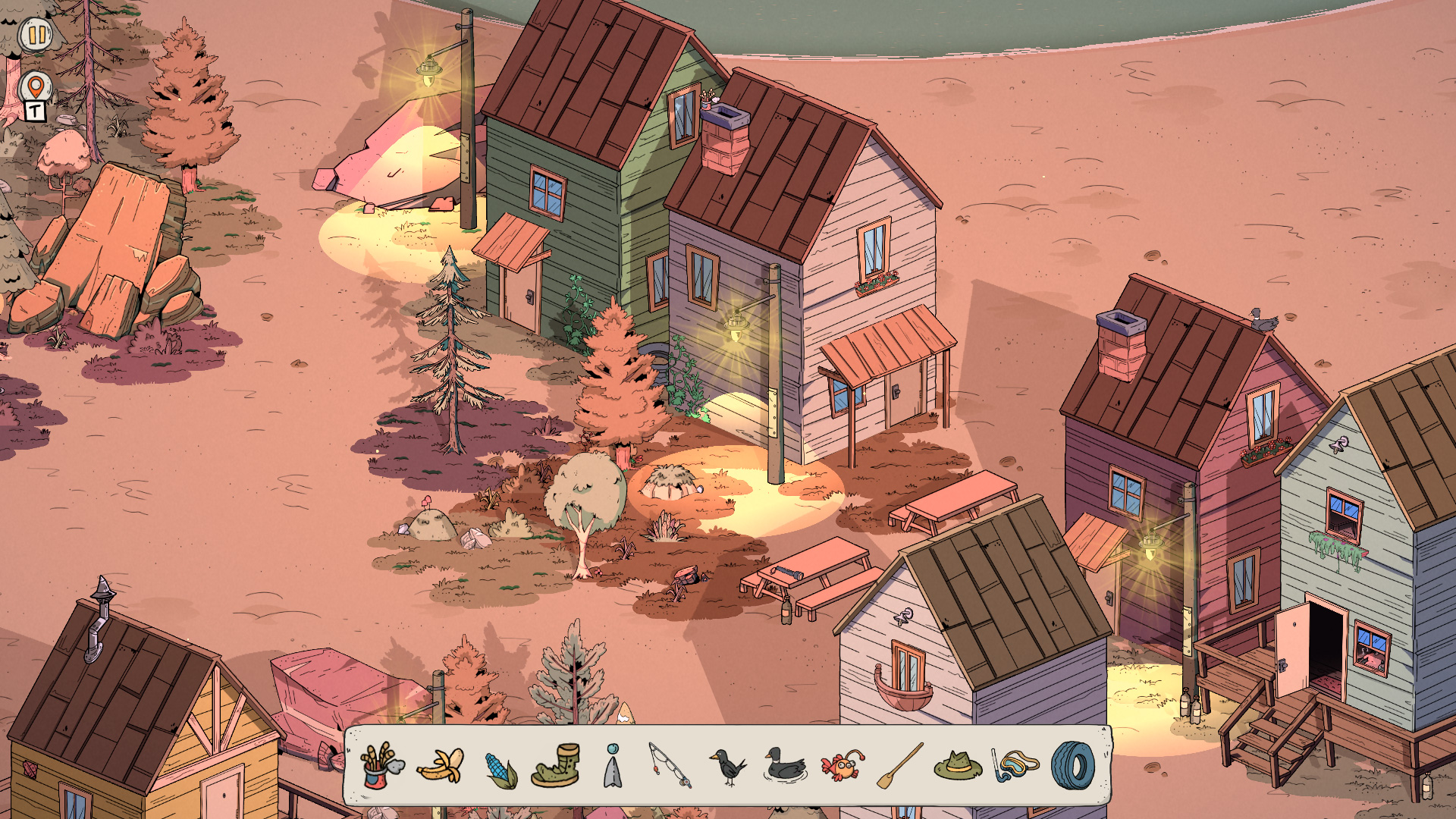Pick the swimming duck item
Screen dimensions: 1456x819
(x=784, y=766)
